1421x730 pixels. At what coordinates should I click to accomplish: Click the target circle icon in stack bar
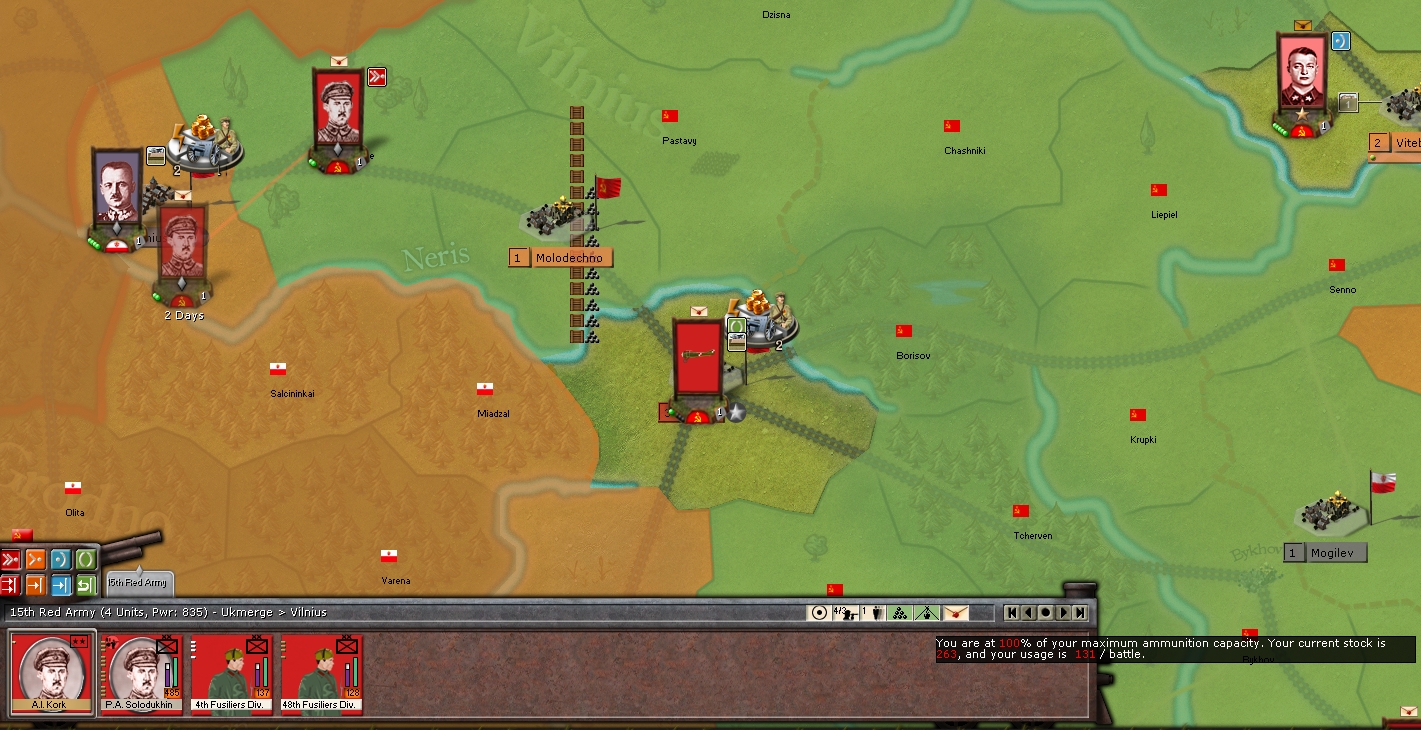[819, 612]
